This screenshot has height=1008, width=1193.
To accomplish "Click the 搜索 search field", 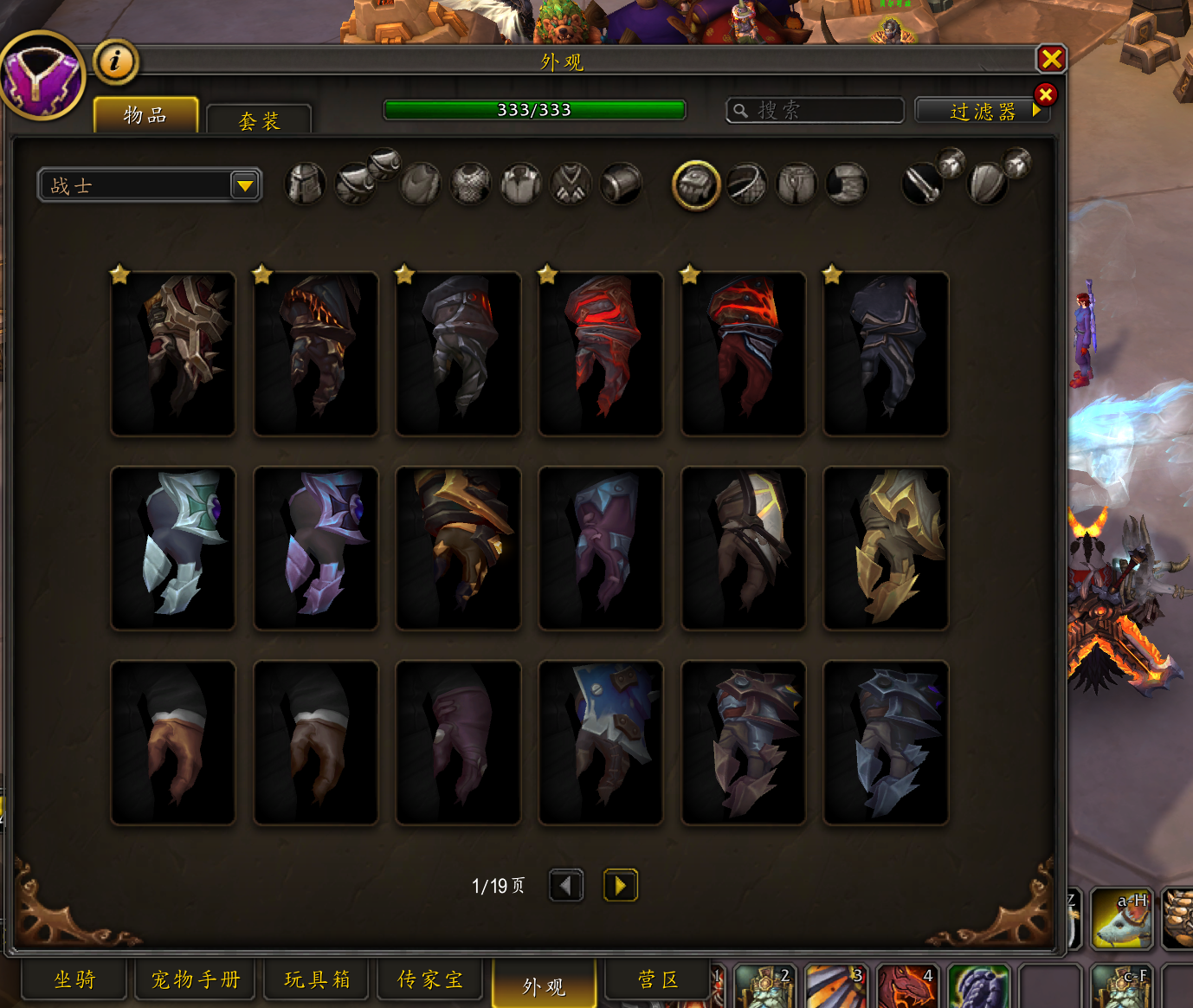I will tap(815, 110).
